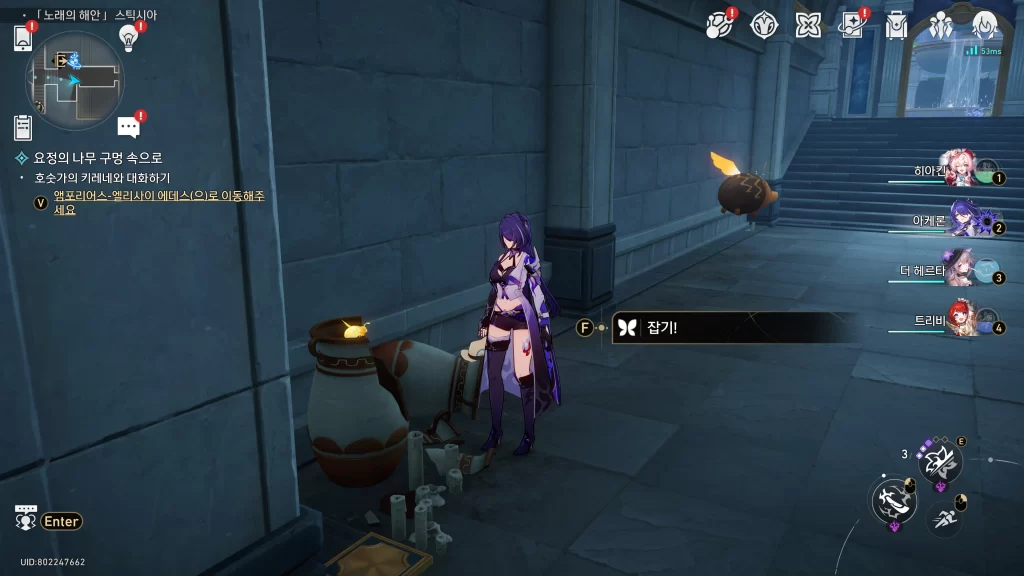Toggle the sprint running icon
Image resolution: width=1024 pixels, height=576 pixels.
[x=944, y=517]
